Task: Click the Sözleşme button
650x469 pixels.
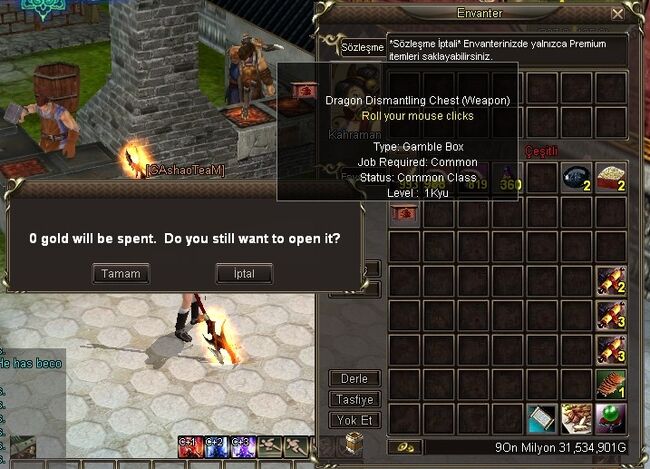Action: coord(364,47)
